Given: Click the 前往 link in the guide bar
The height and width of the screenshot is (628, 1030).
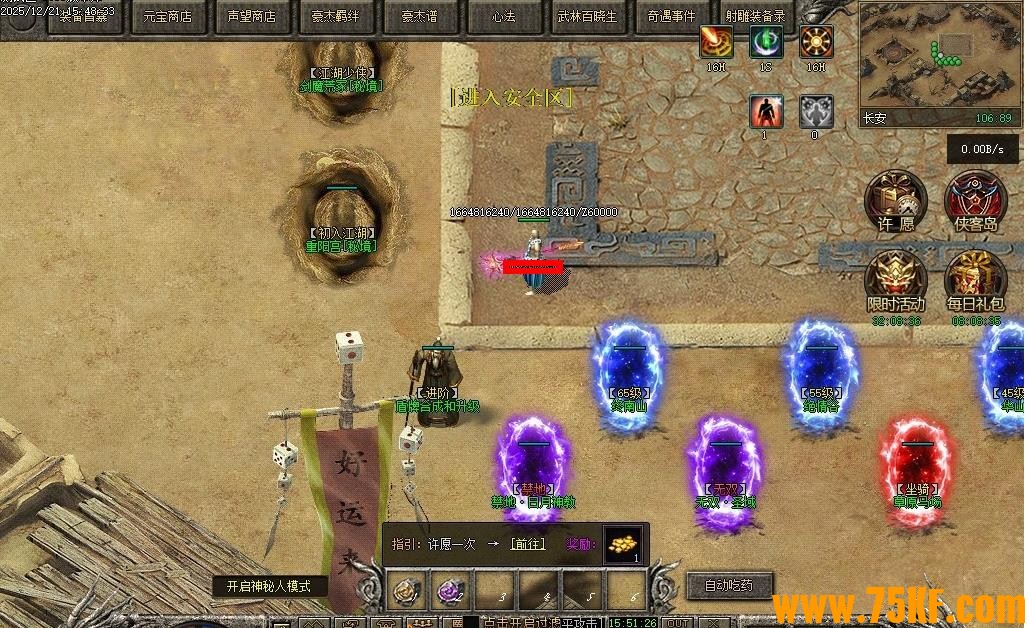Looking at the screenshot, I should tap(527, 544).
